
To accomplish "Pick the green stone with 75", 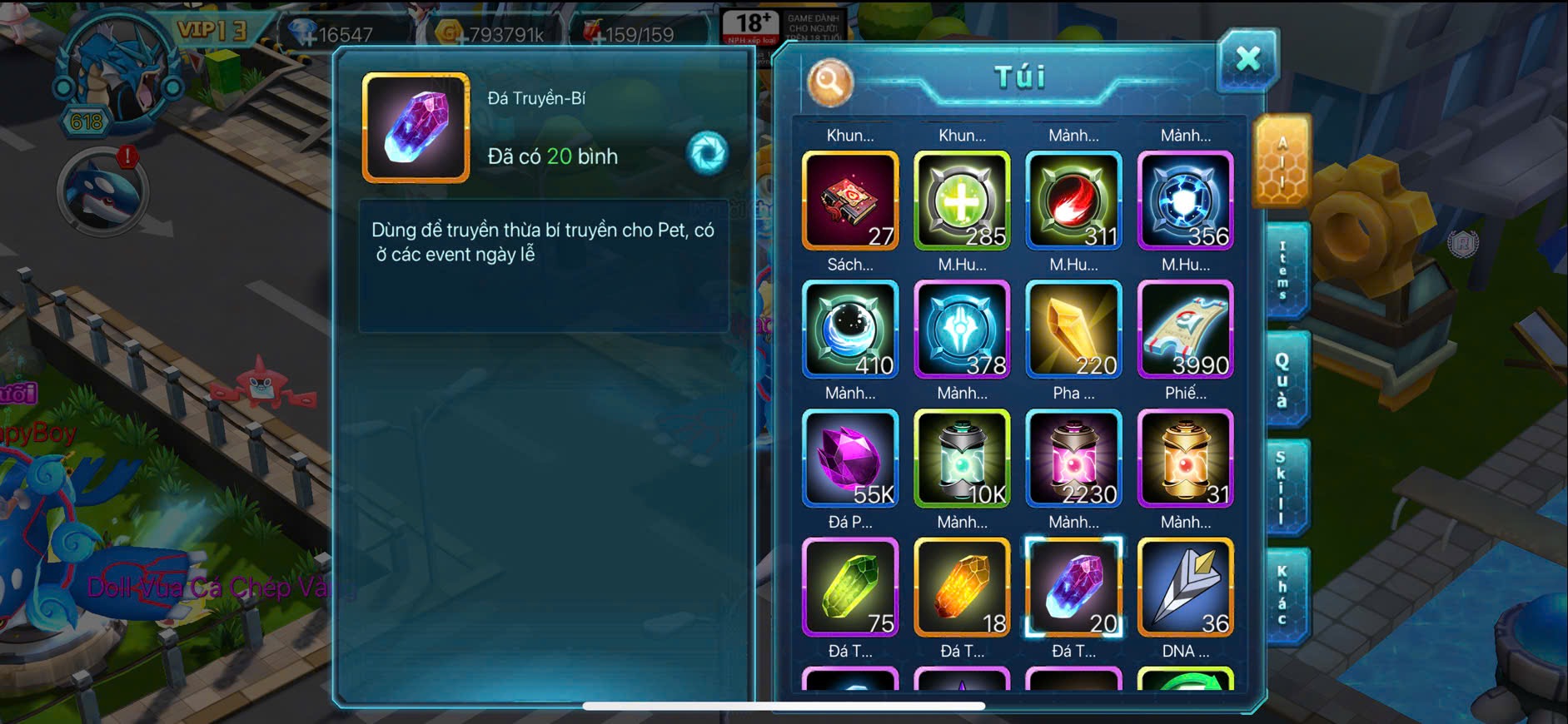I will [x=850, y=588].
